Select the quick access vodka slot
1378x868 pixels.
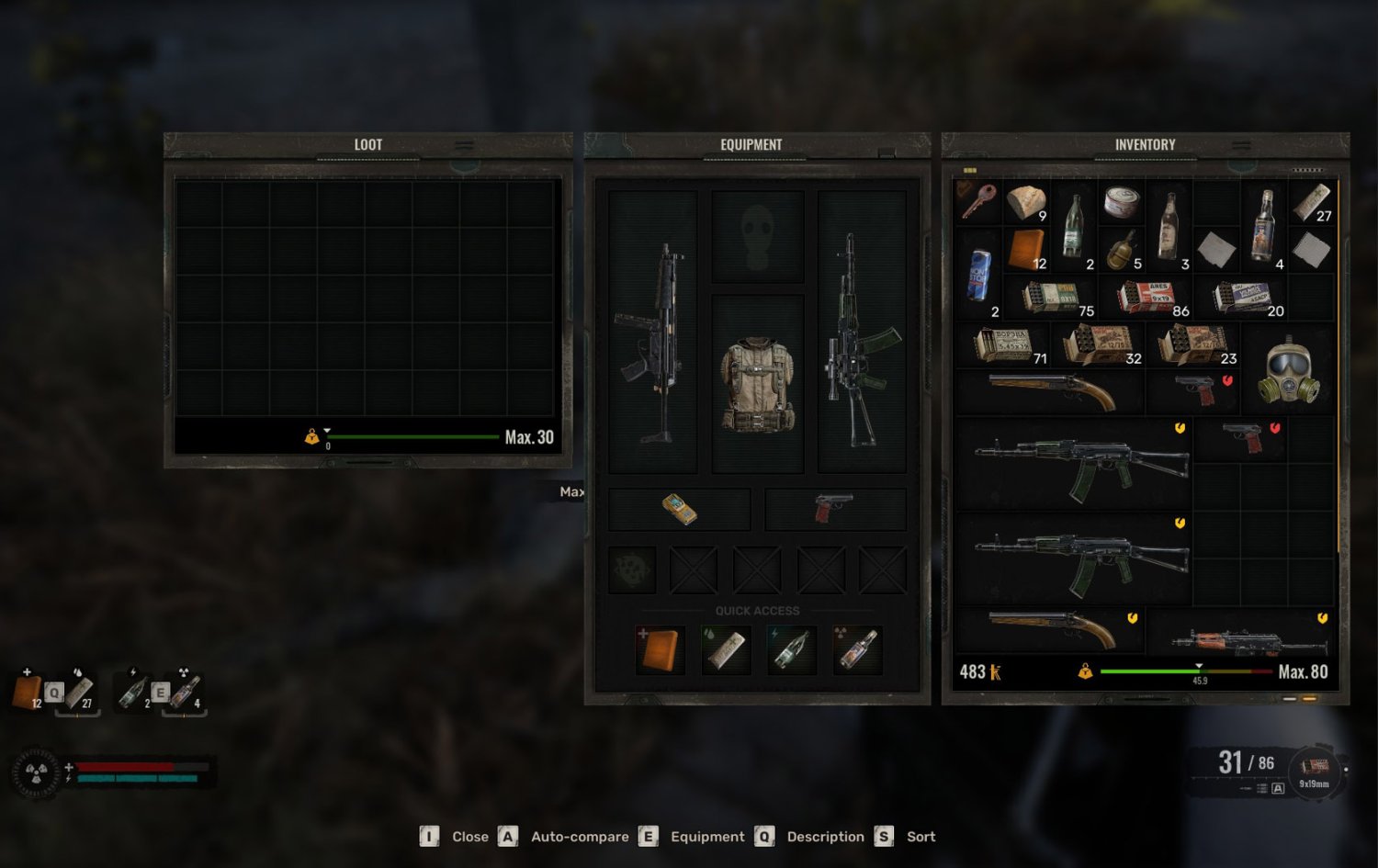point(858,648)
